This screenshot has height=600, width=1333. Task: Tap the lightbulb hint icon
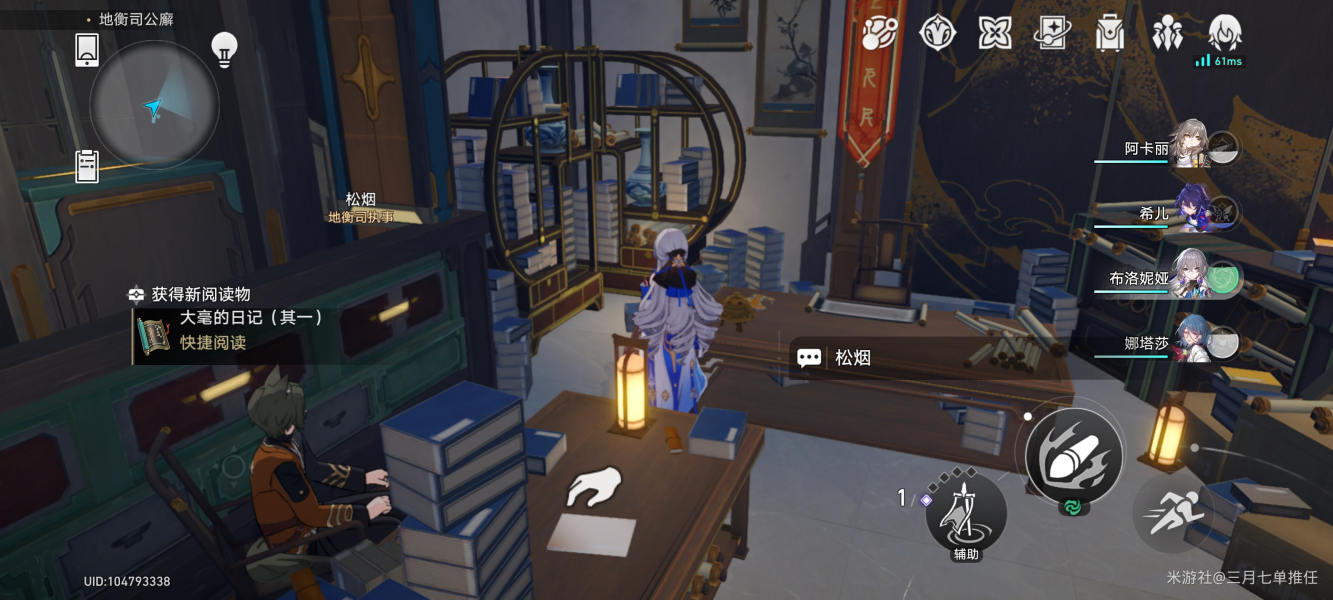(224, 49)
